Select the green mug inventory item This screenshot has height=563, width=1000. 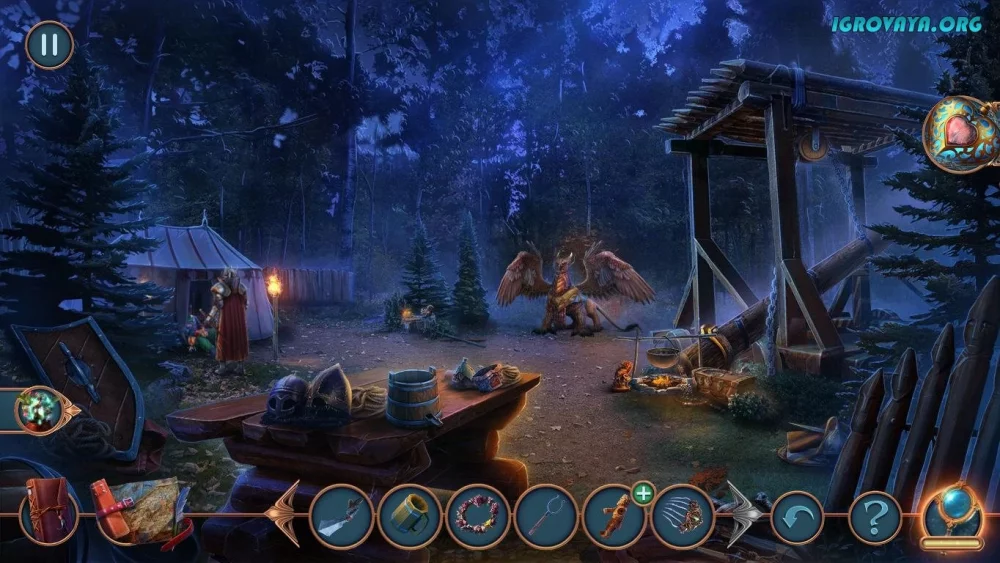coord(409,516)
